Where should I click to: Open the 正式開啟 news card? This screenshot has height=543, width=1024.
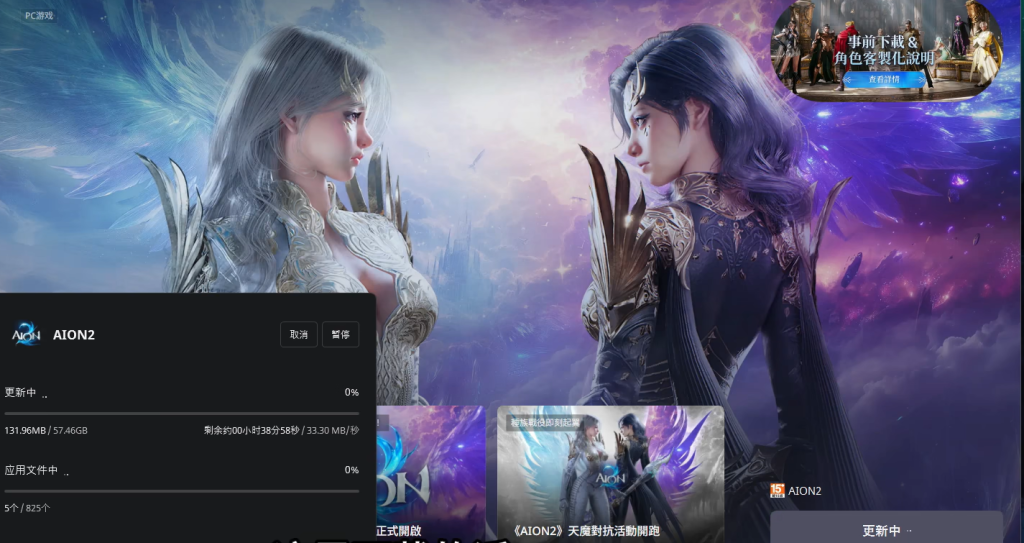pos(430,474)
